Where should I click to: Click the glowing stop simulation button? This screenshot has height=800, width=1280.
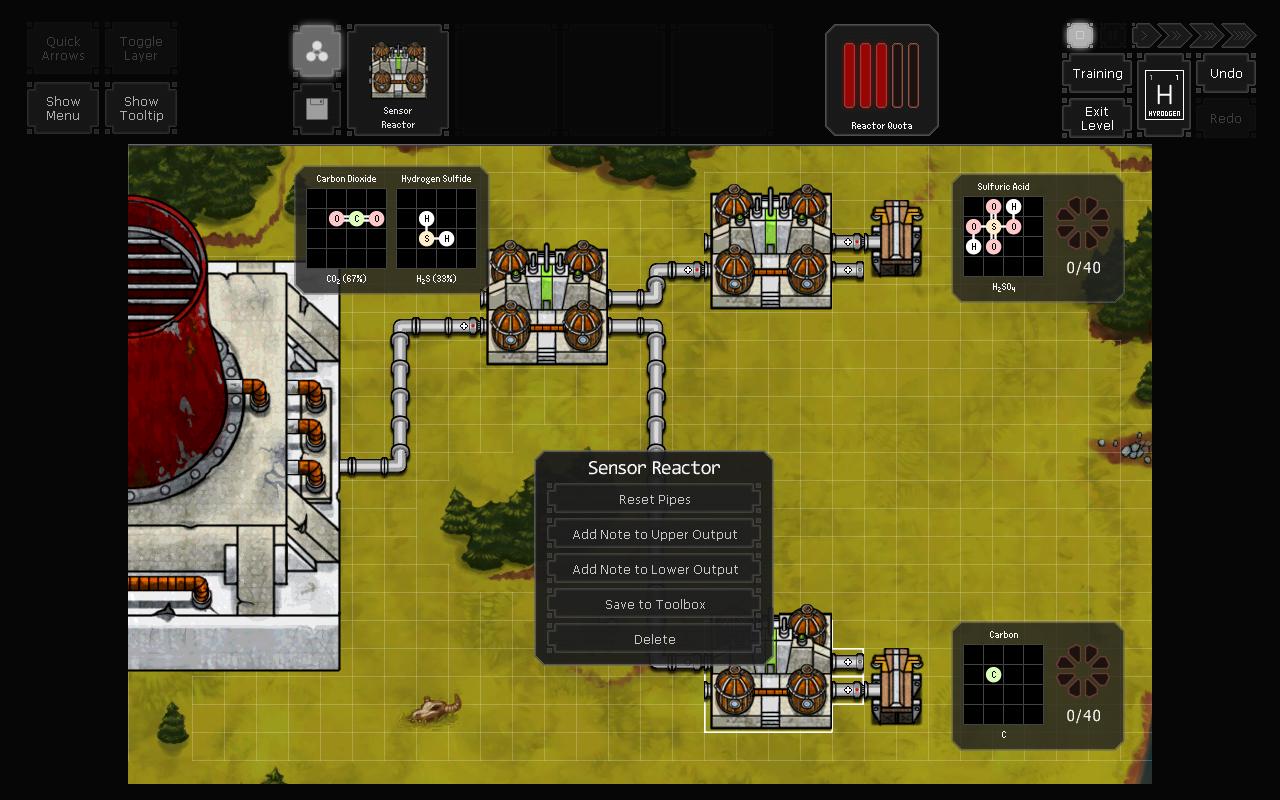click(1080, 36)
